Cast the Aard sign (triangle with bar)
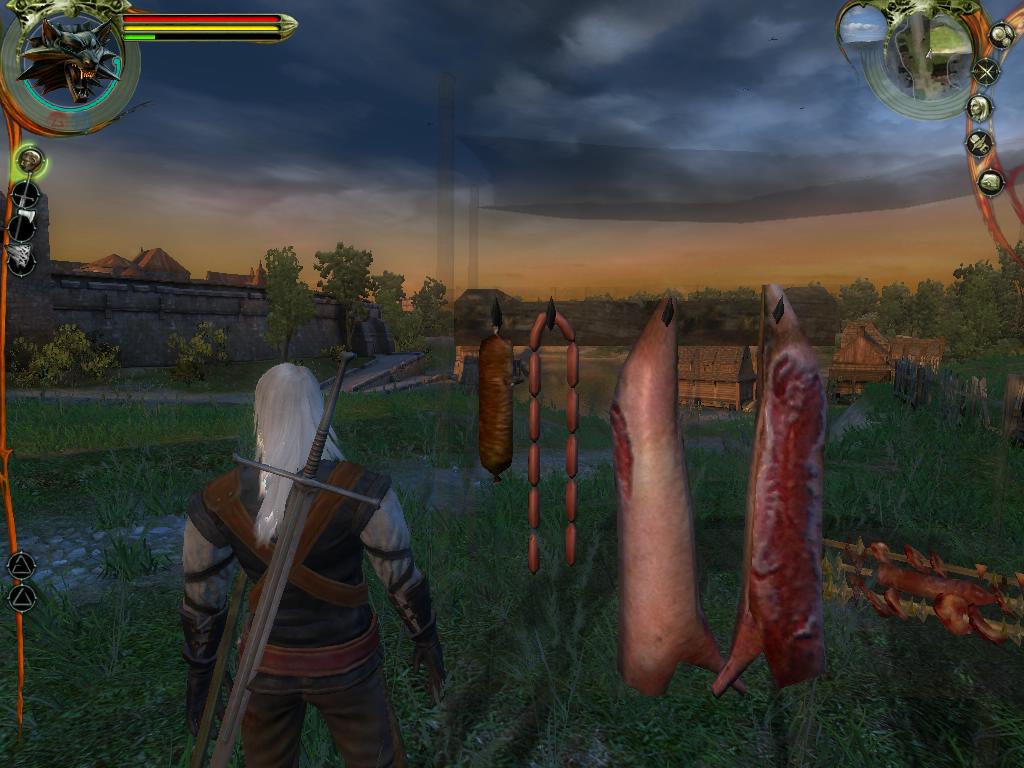The image size is (1024, 768). tap(21, 565)
